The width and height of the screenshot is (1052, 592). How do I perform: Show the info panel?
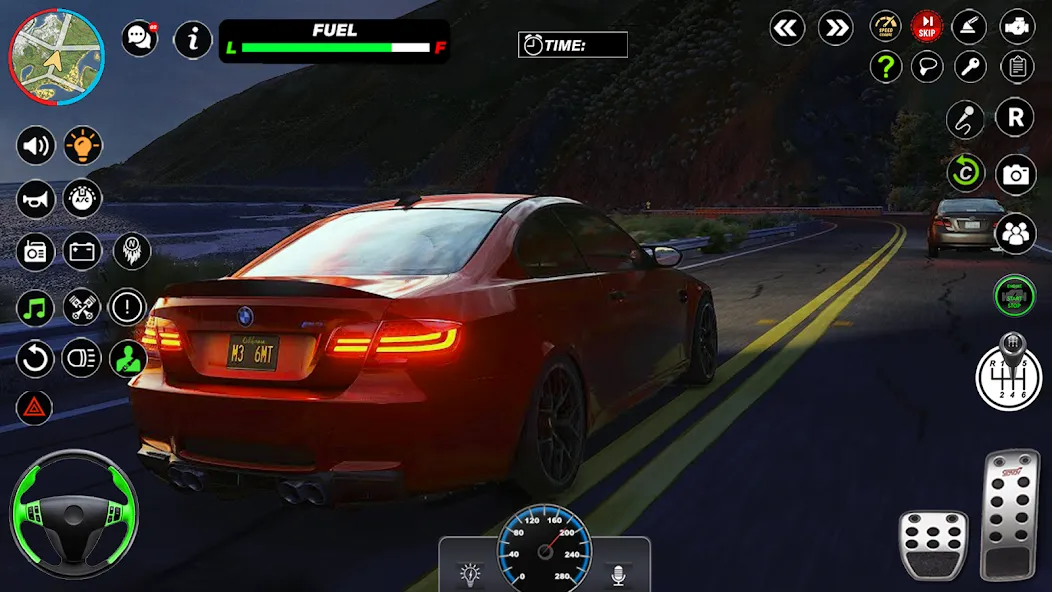[x=193, y=40]
